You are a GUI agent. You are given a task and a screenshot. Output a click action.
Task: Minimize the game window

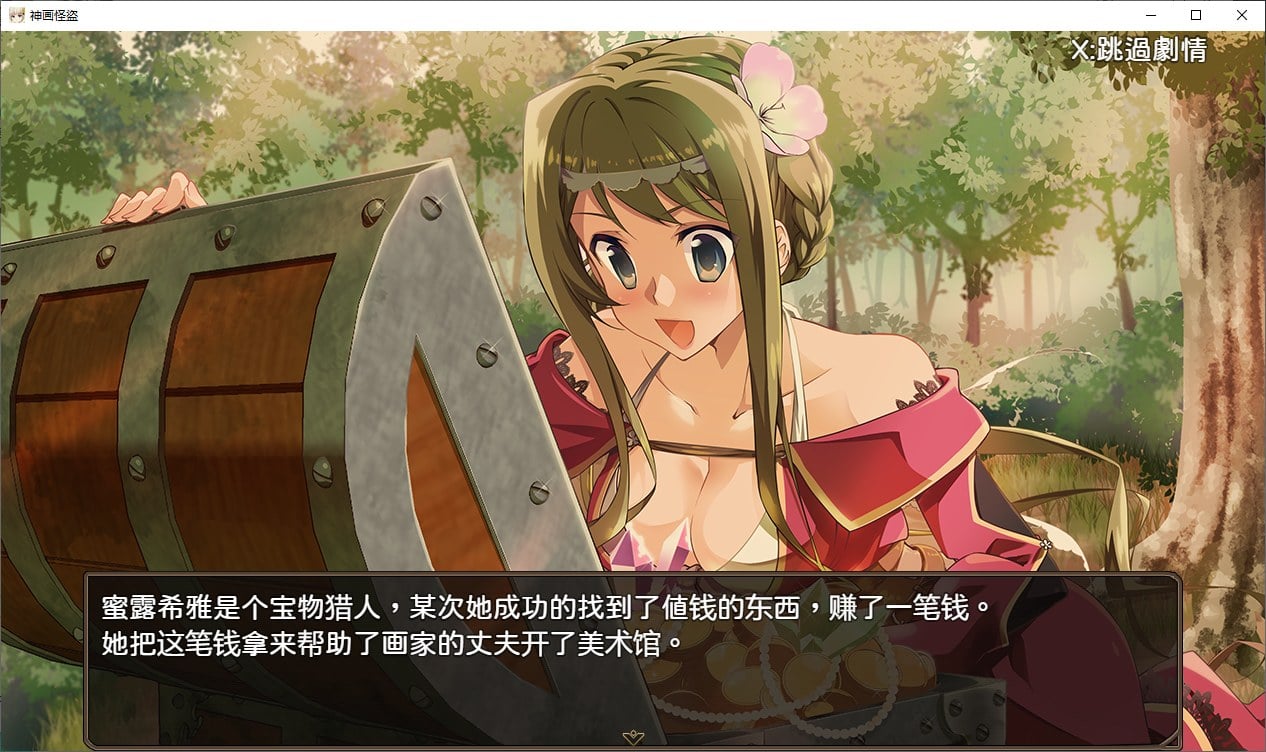coord(1150,15)
